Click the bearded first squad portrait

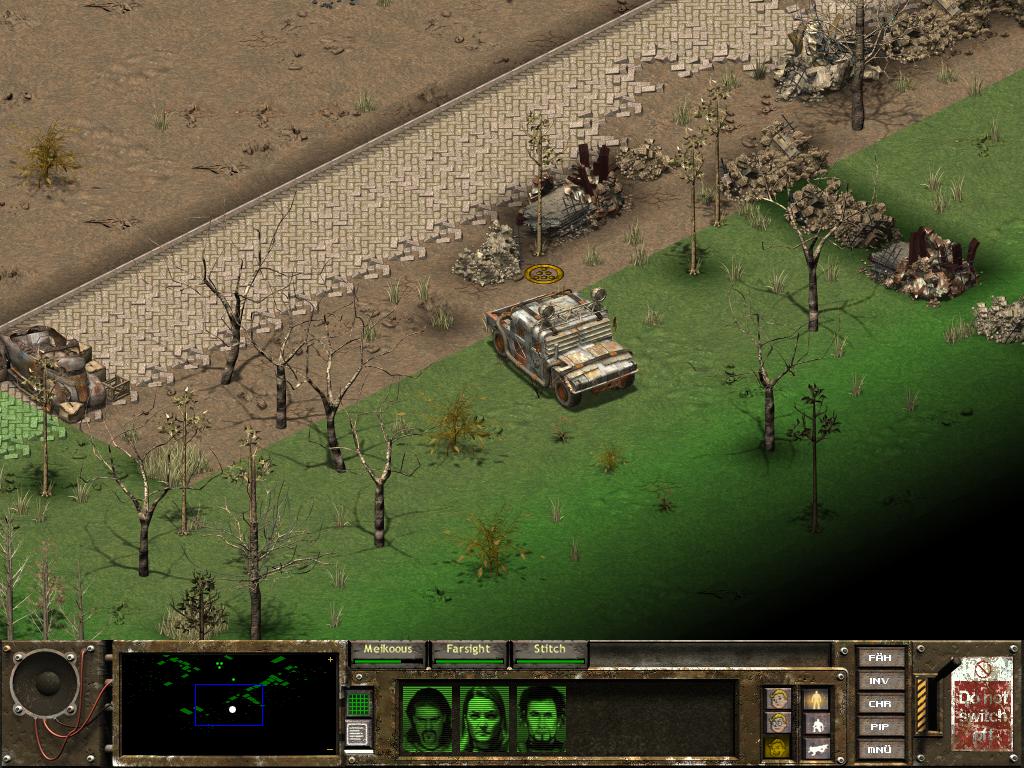point(426,718)
